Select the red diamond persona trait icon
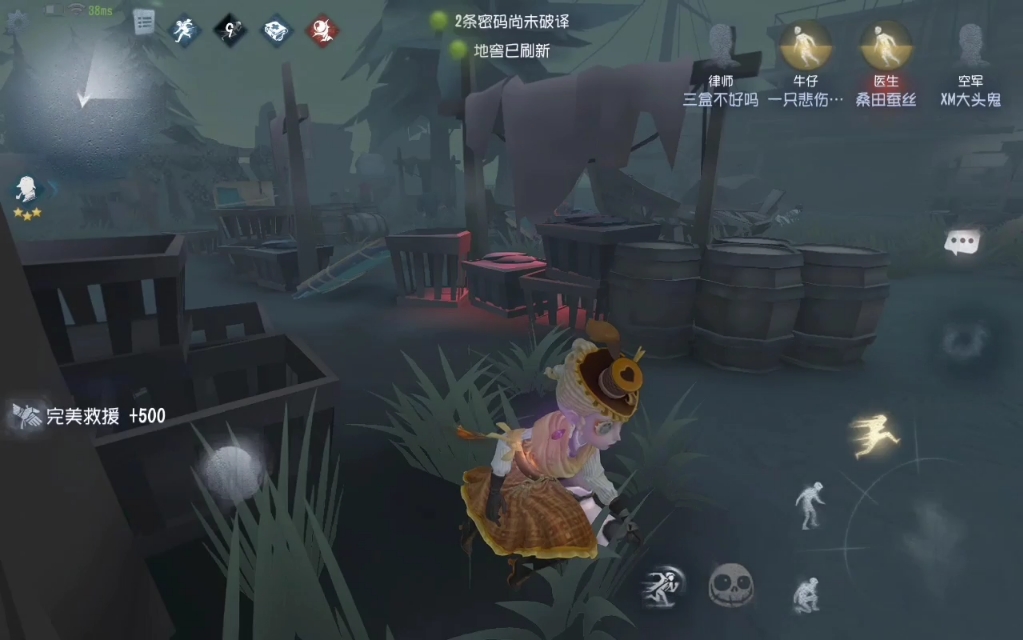Image resolution: width=1023 pixels, height=640 pixels. pos(322,30)
